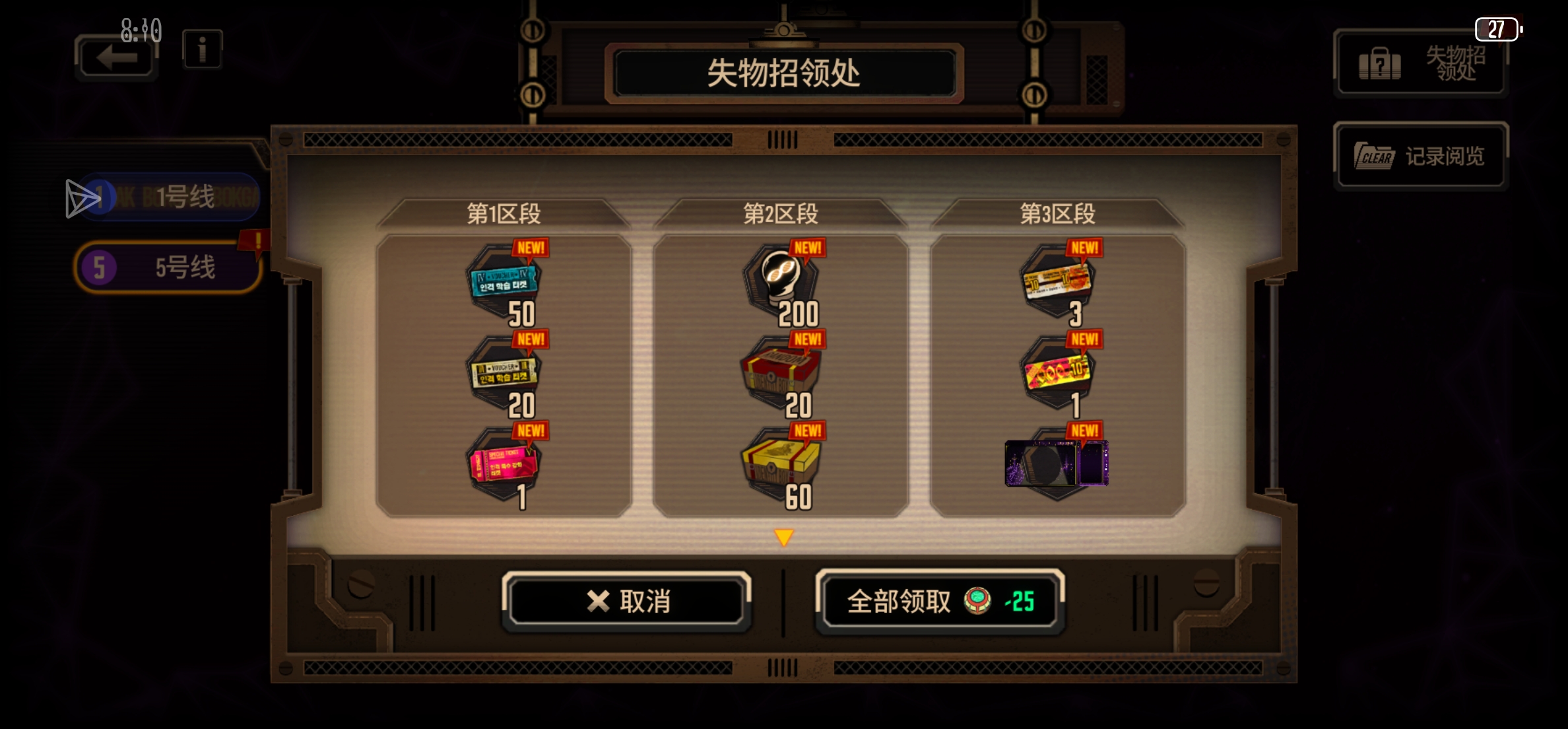Switch to the 1号线 tab
Viewport: 1568px width, 729px height.
pos(168,196)
